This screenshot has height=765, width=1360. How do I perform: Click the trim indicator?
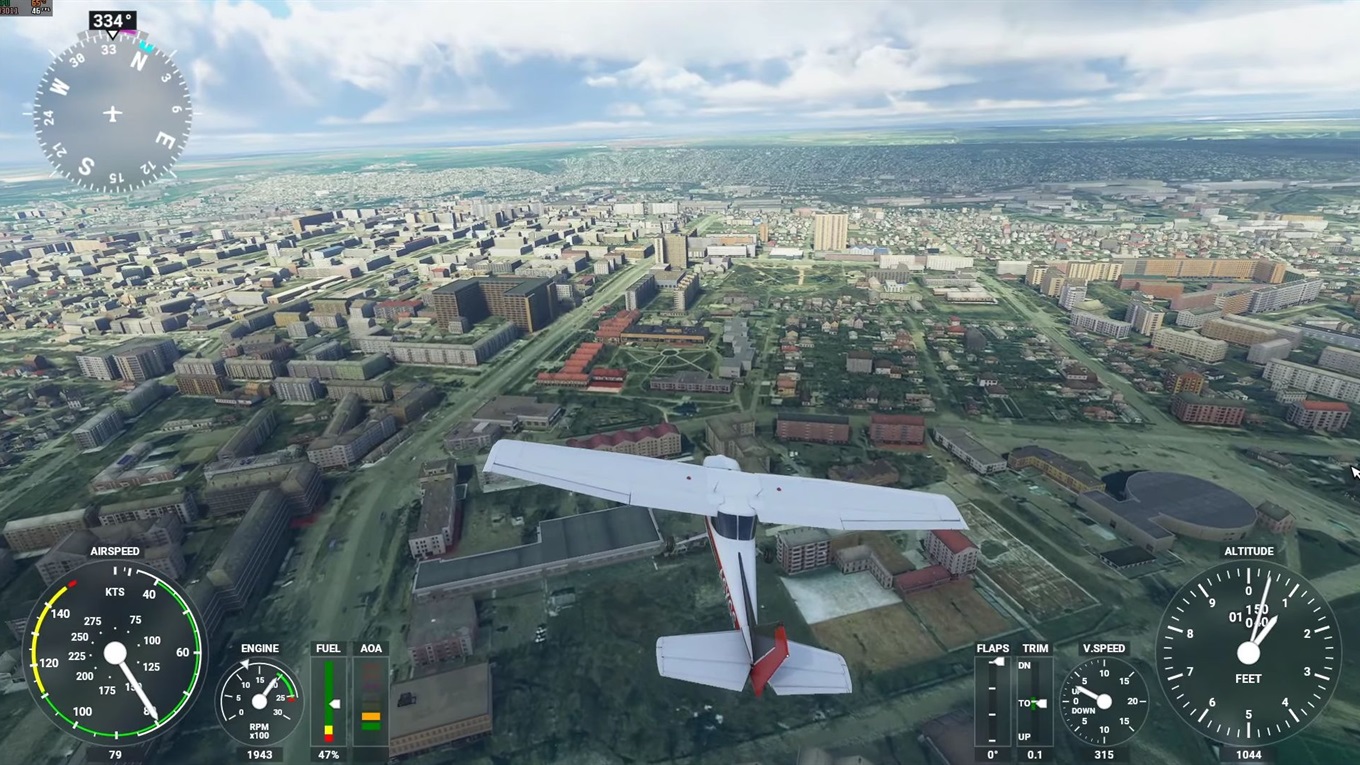(1035, 700)
